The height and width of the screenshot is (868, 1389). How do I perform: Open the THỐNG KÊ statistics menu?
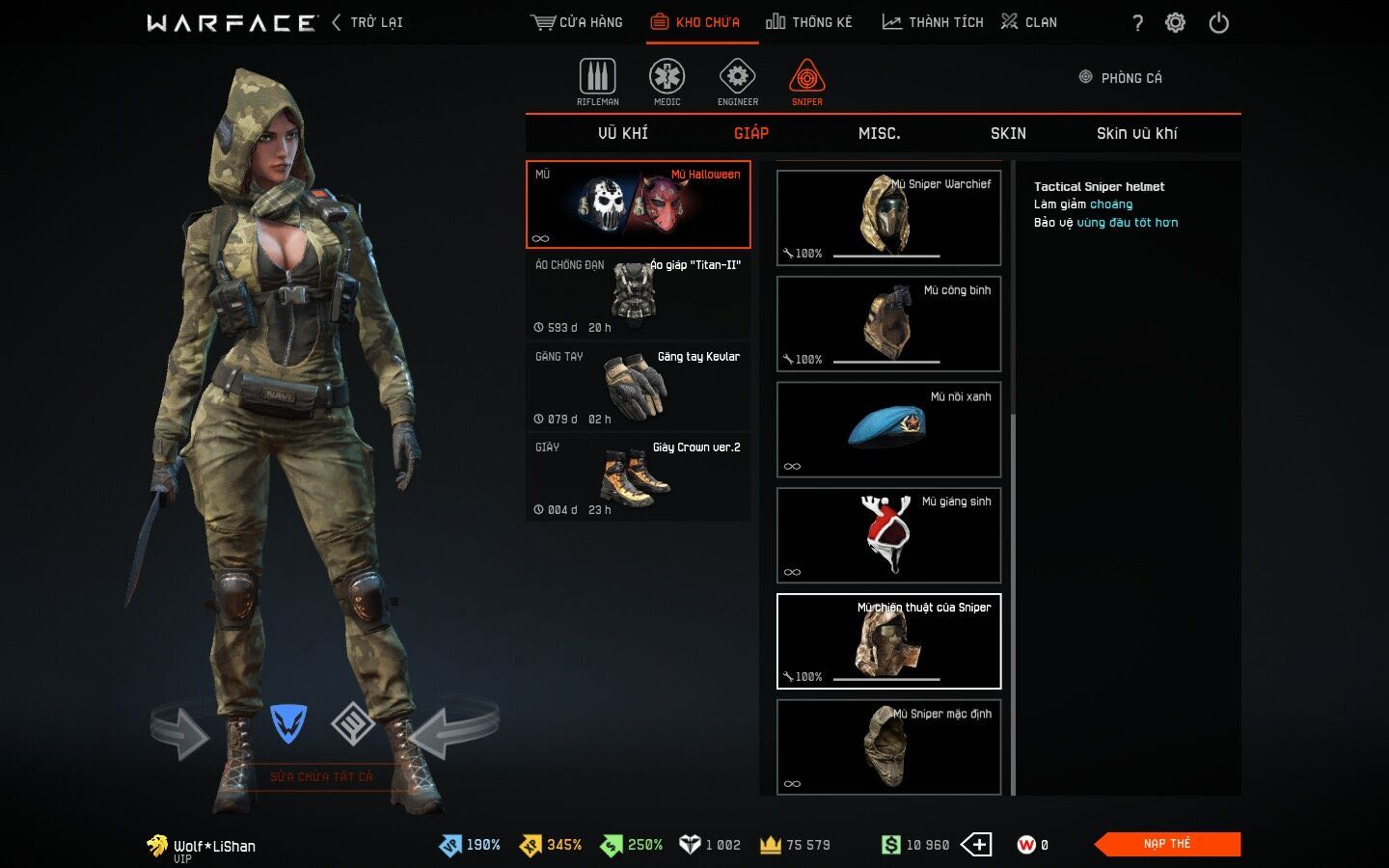[x=809, y=22]
